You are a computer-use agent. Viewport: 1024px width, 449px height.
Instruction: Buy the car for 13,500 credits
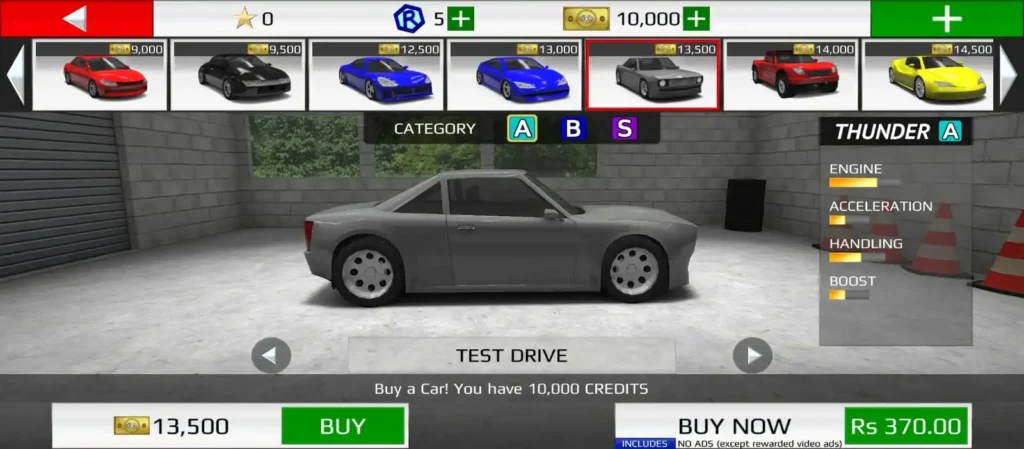pos(342,426)
